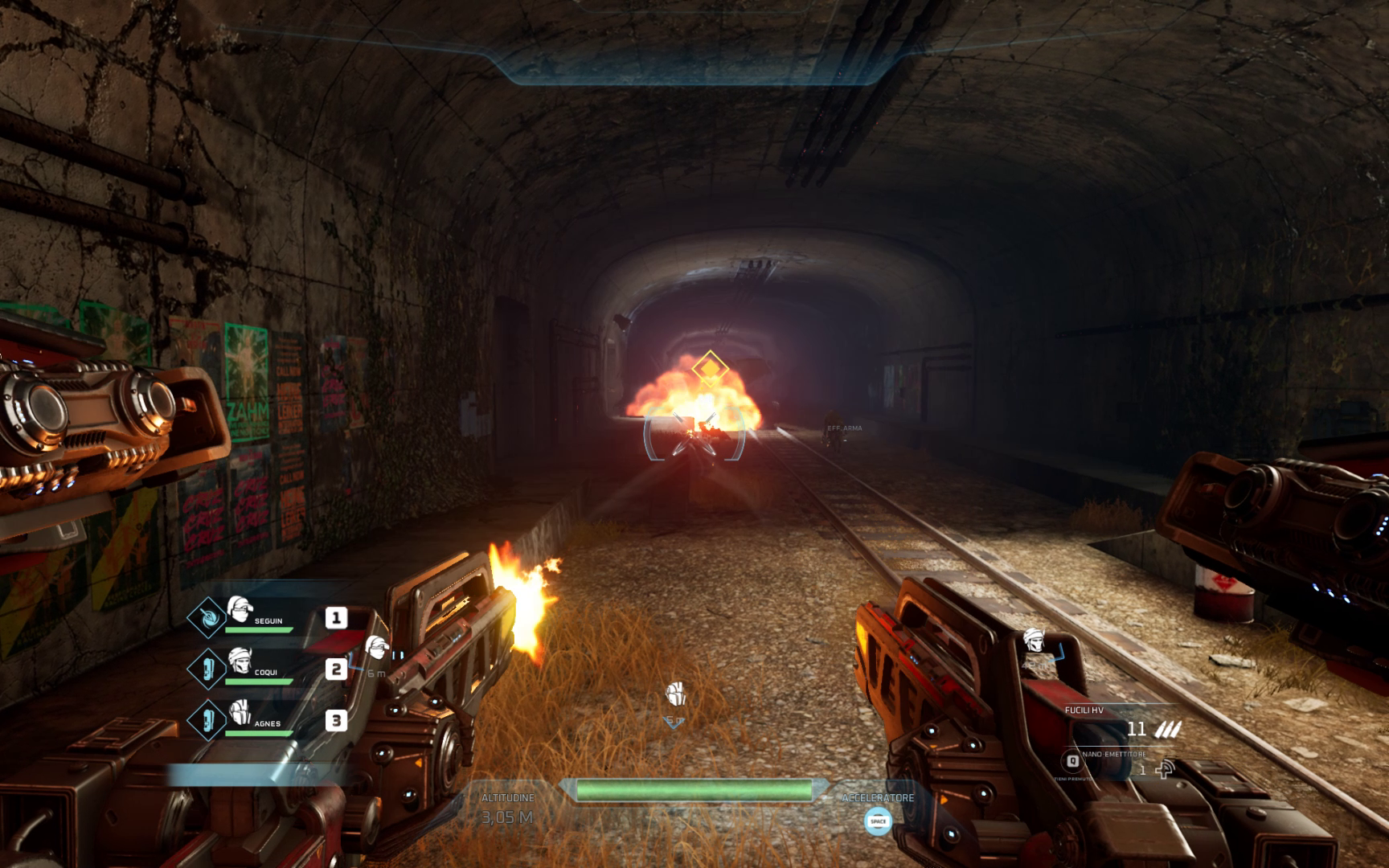The image size is (1389, 868).
Task: Trigger Coqui's ability diamond icon
Action: (207, 668)
